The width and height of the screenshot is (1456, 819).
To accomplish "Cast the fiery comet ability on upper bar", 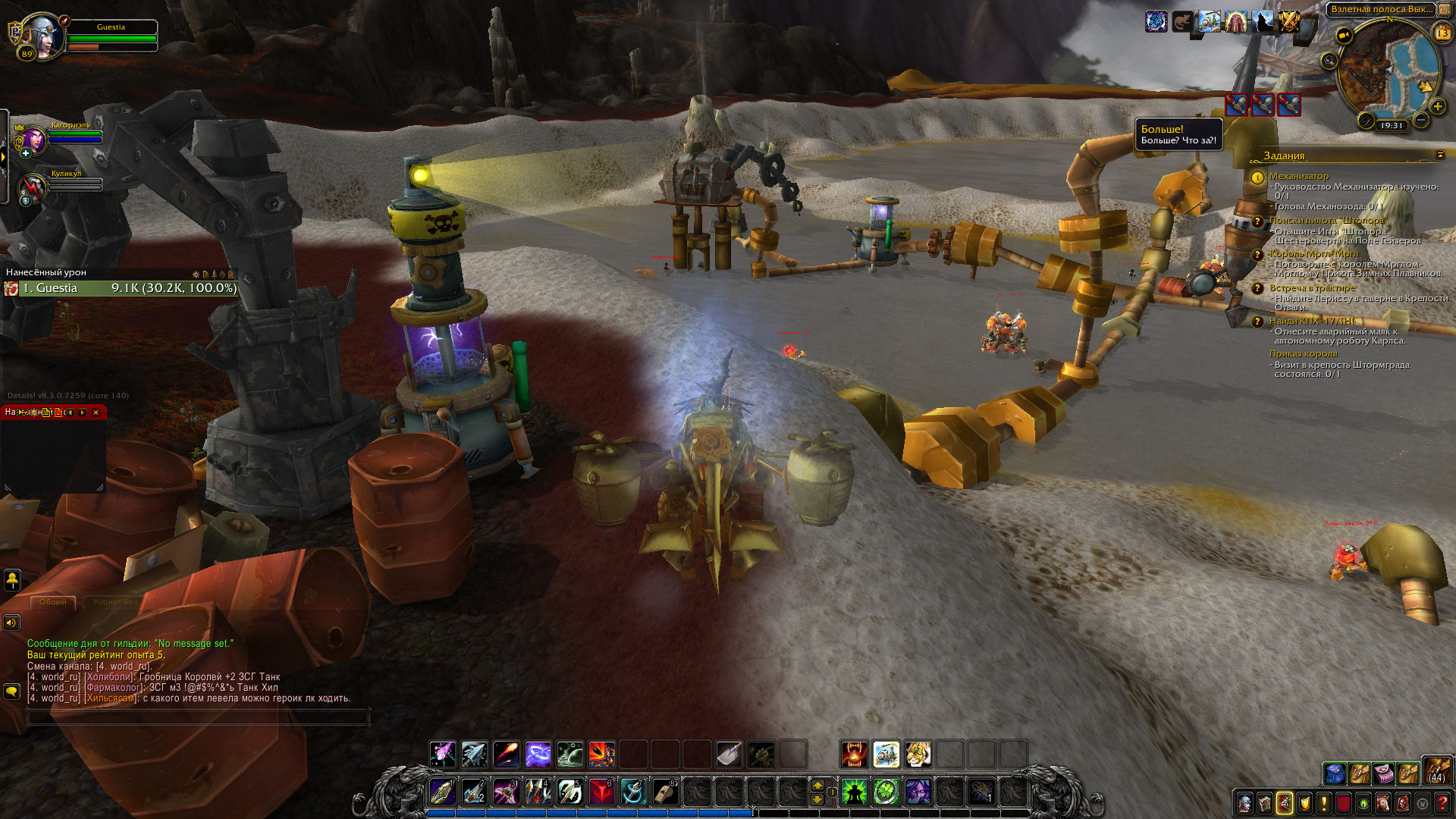I will pos(507,754).
